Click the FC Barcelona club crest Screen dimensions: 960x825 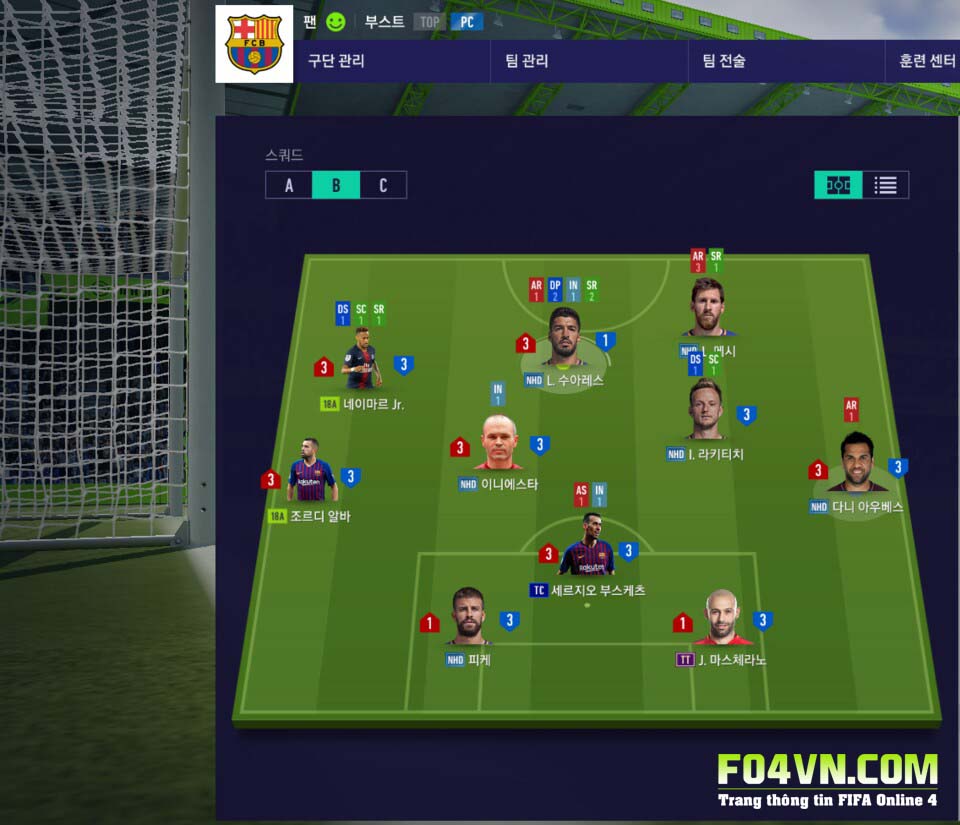click(254, 44)
